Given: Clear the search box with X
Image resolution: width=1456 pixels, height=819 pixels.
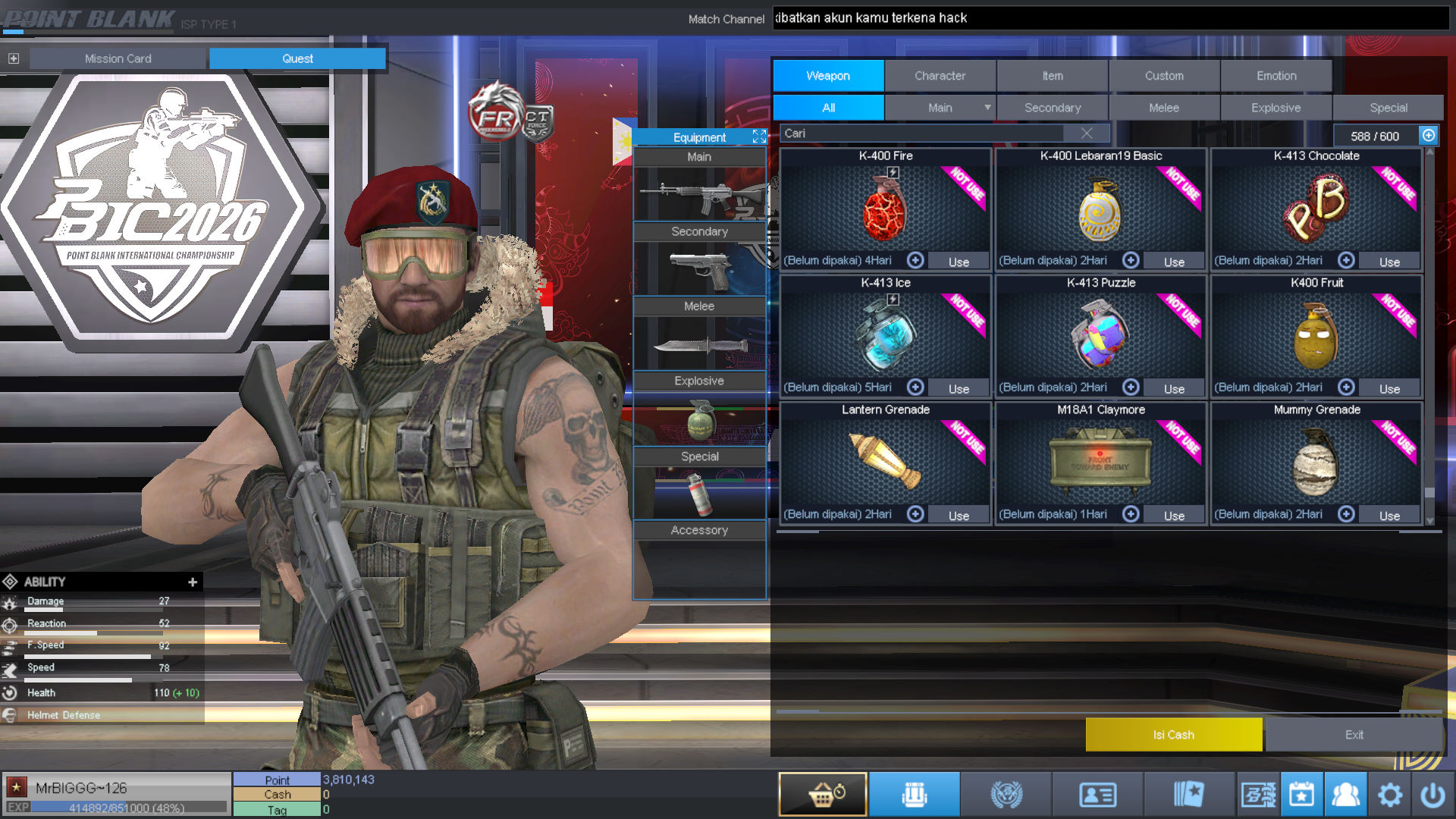Looking at the screenshot, I should 1087,133.
